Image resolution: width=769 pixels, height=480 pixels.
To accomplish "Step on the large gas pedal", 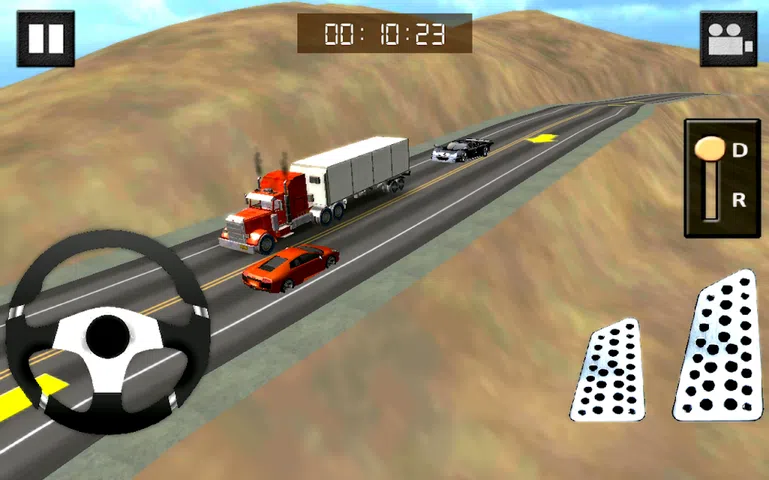I will pos(719,349).
